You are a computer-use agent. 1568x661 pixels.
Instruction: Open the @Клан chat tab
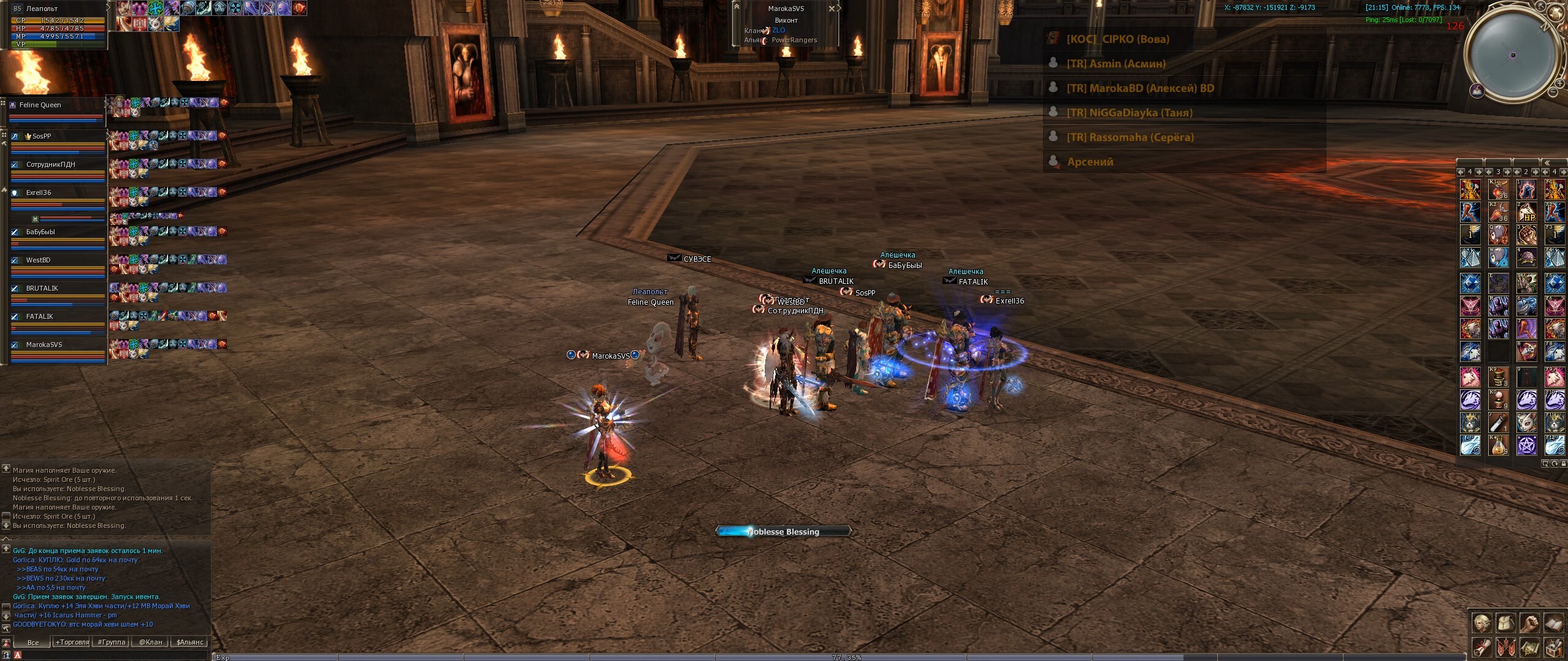click(150, 642)
